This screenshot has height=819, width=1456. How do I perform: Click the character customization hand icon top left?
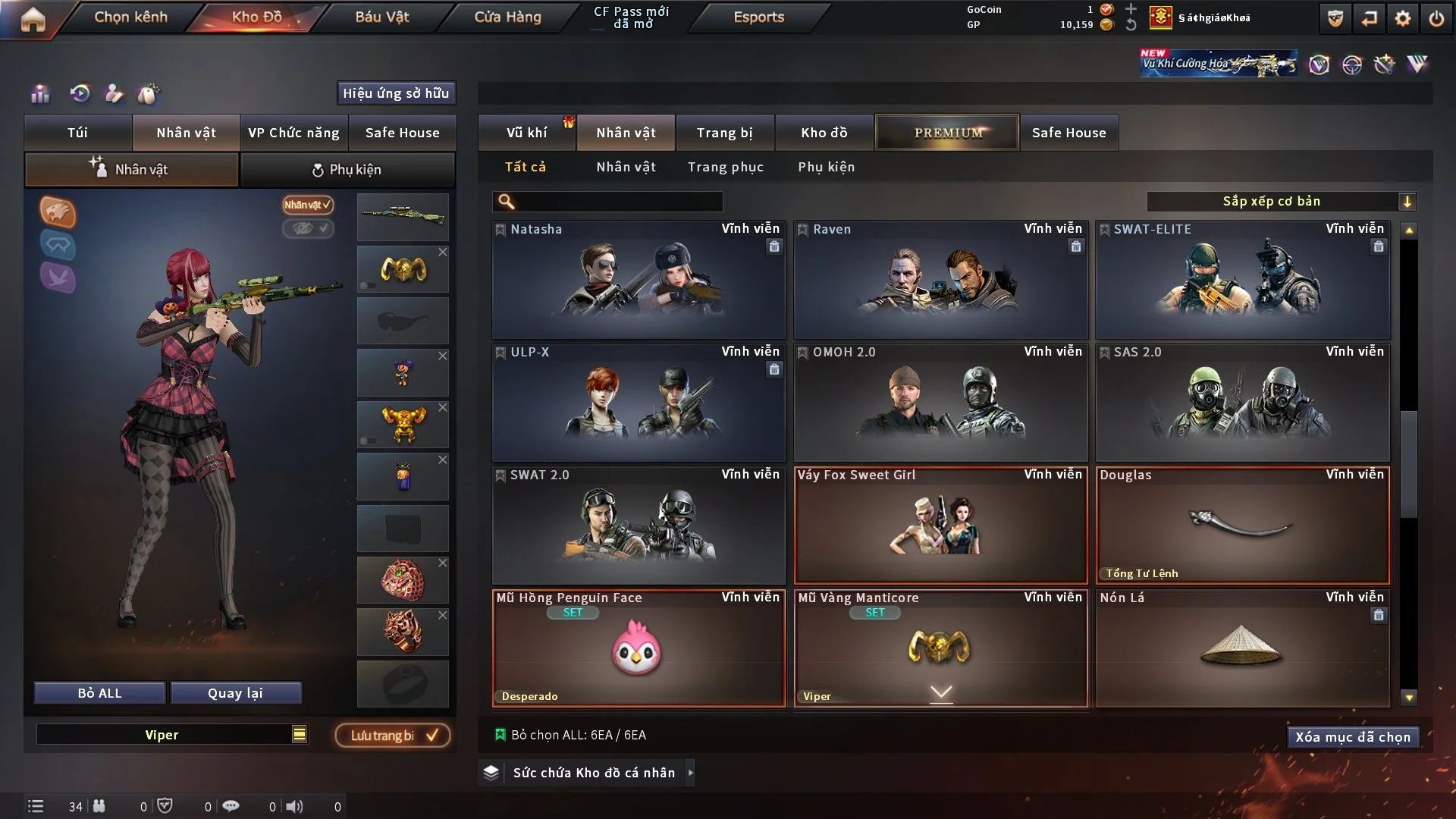click(114, 94)
